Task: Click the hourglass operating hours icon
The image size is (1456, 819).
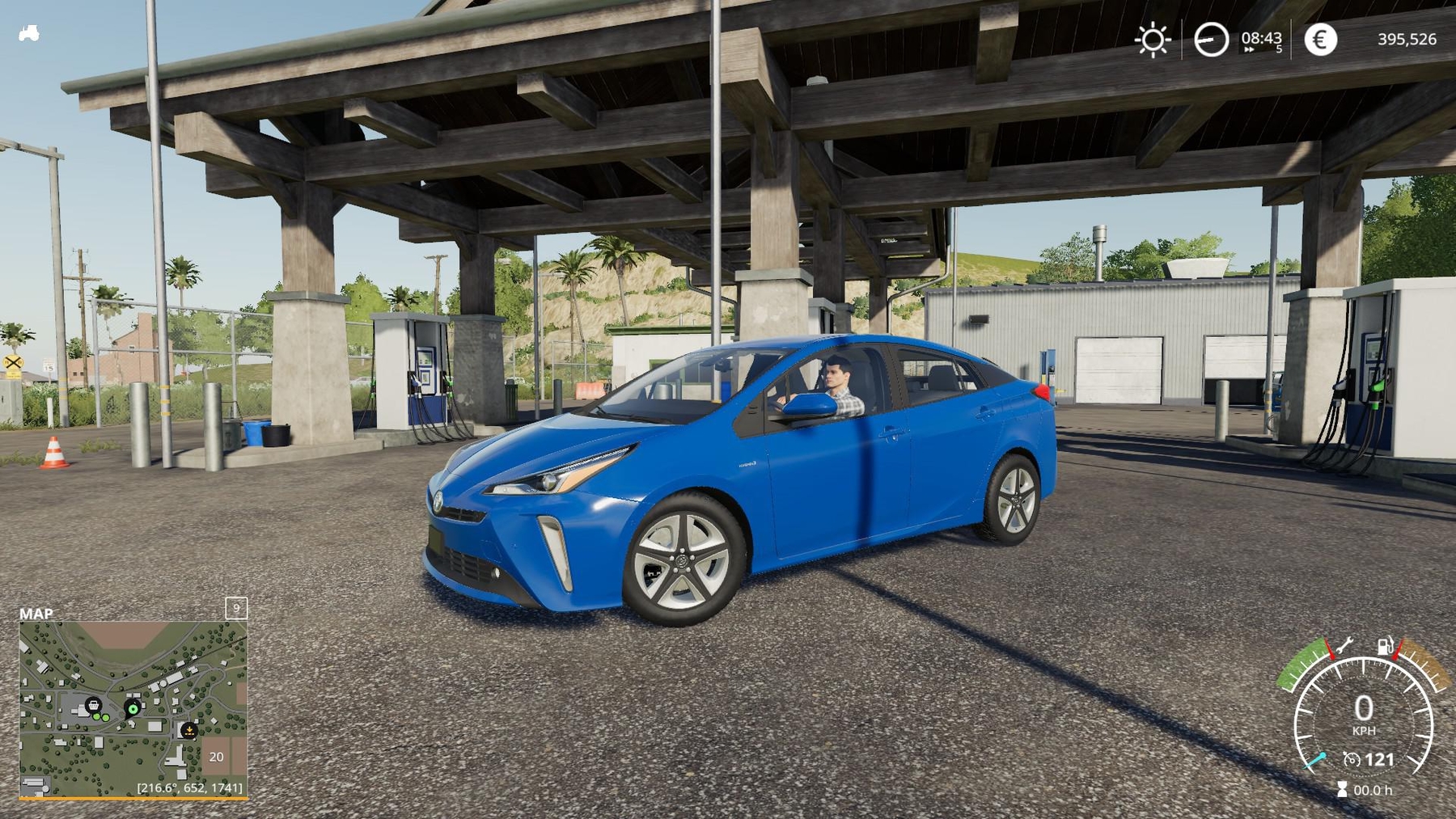Action: [1342, 789]
